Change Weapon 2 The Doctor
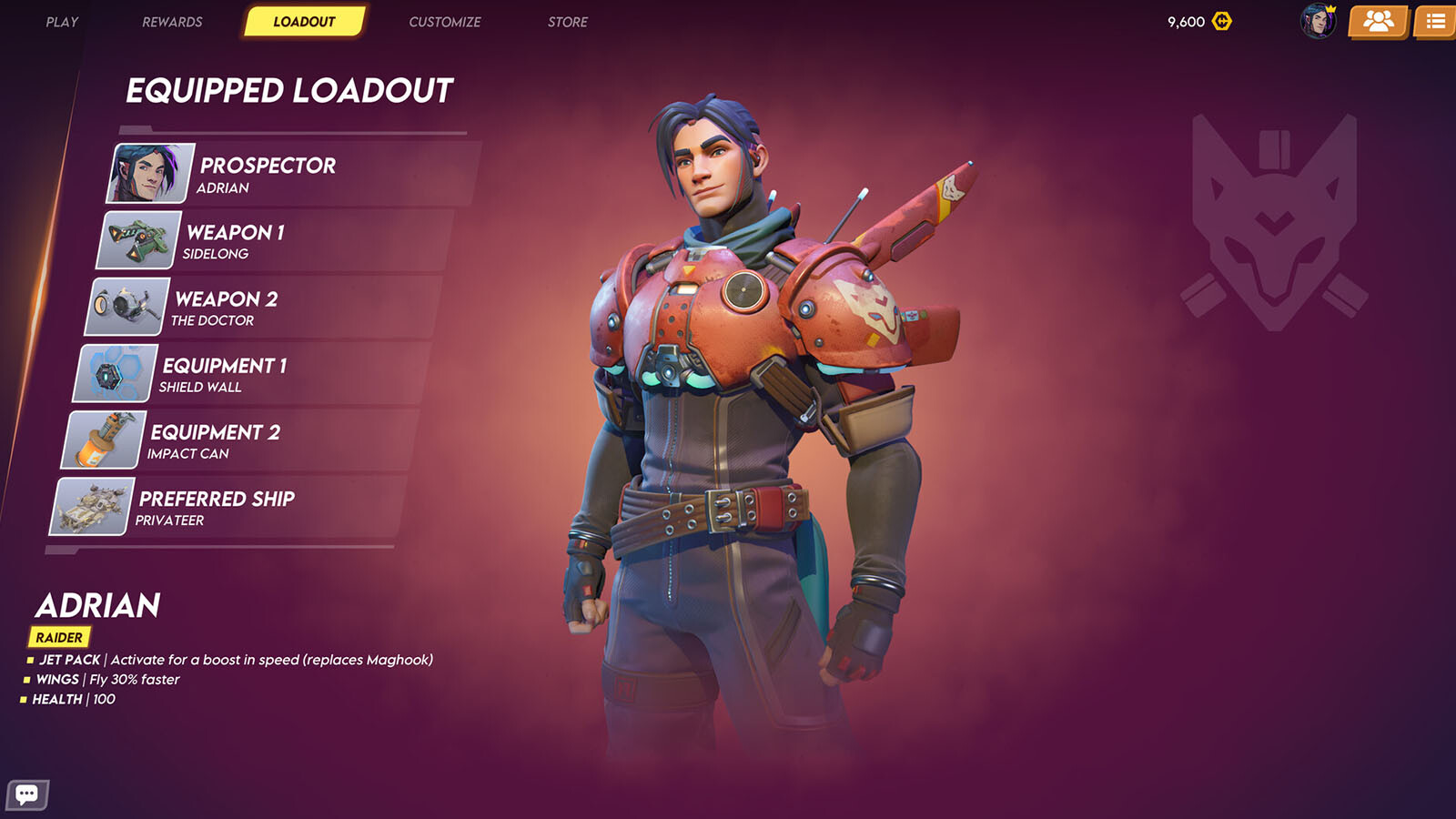 click(264, 308)
